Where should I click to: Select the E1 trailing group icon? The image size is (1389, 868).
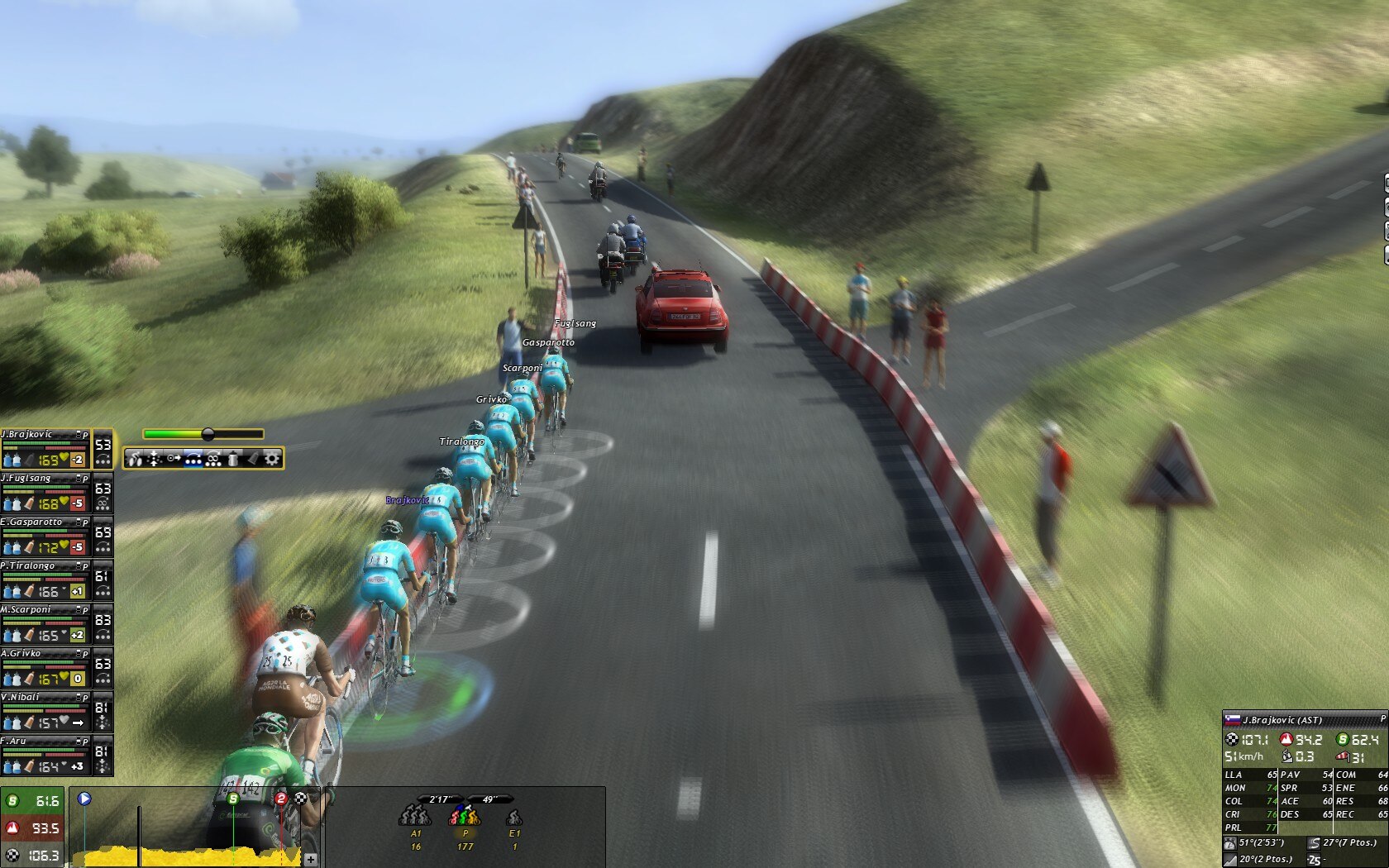[514, 818]
